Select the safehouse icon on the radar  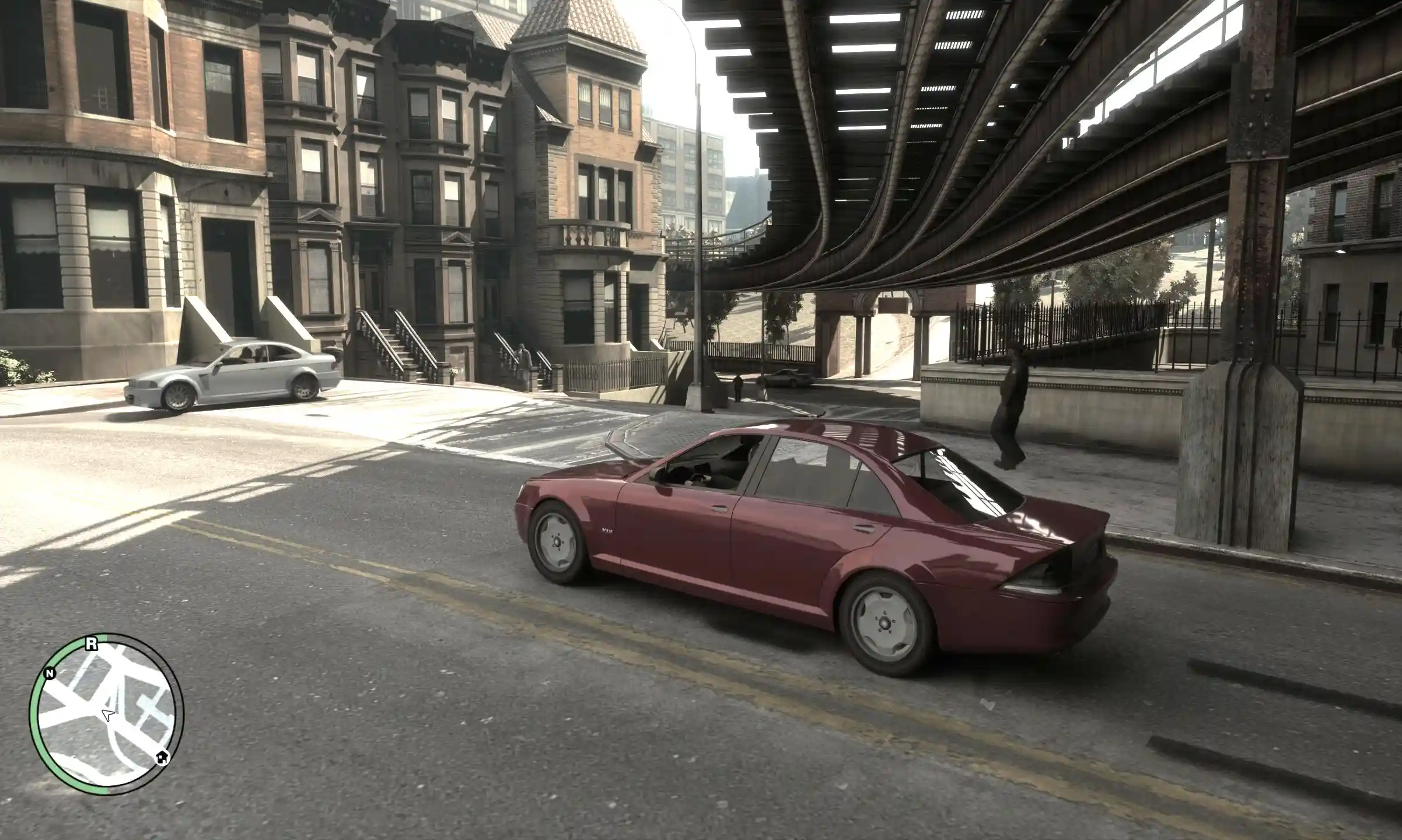pos(162,757)
